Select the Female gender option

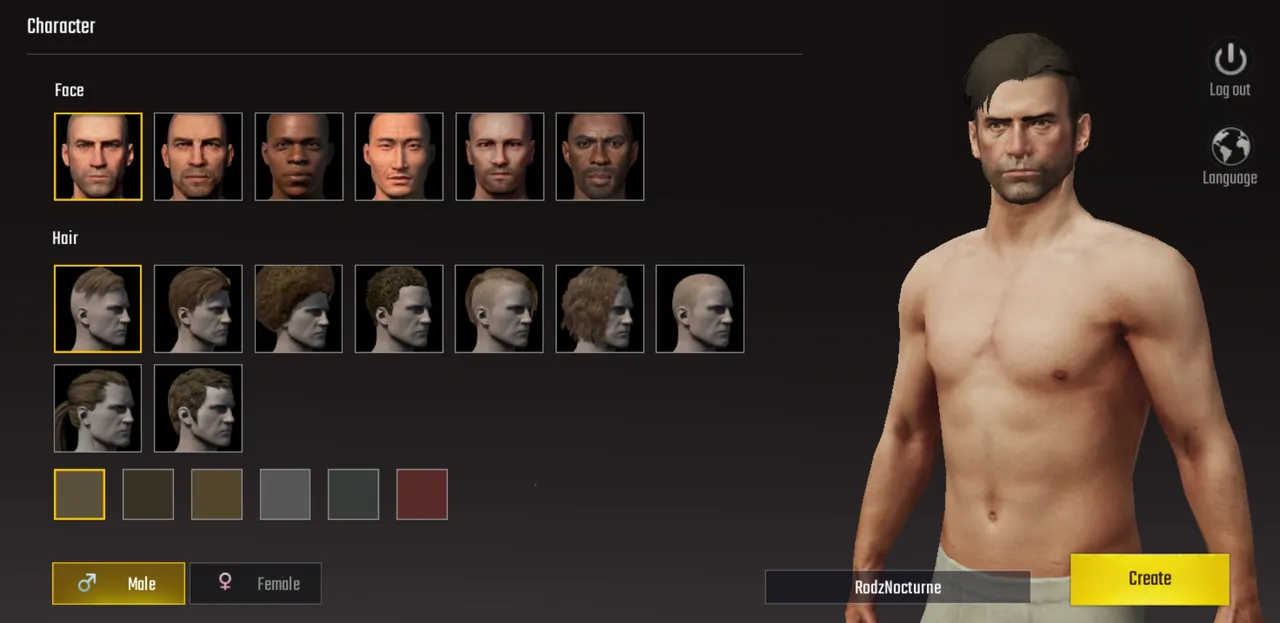tap(256, 584)
